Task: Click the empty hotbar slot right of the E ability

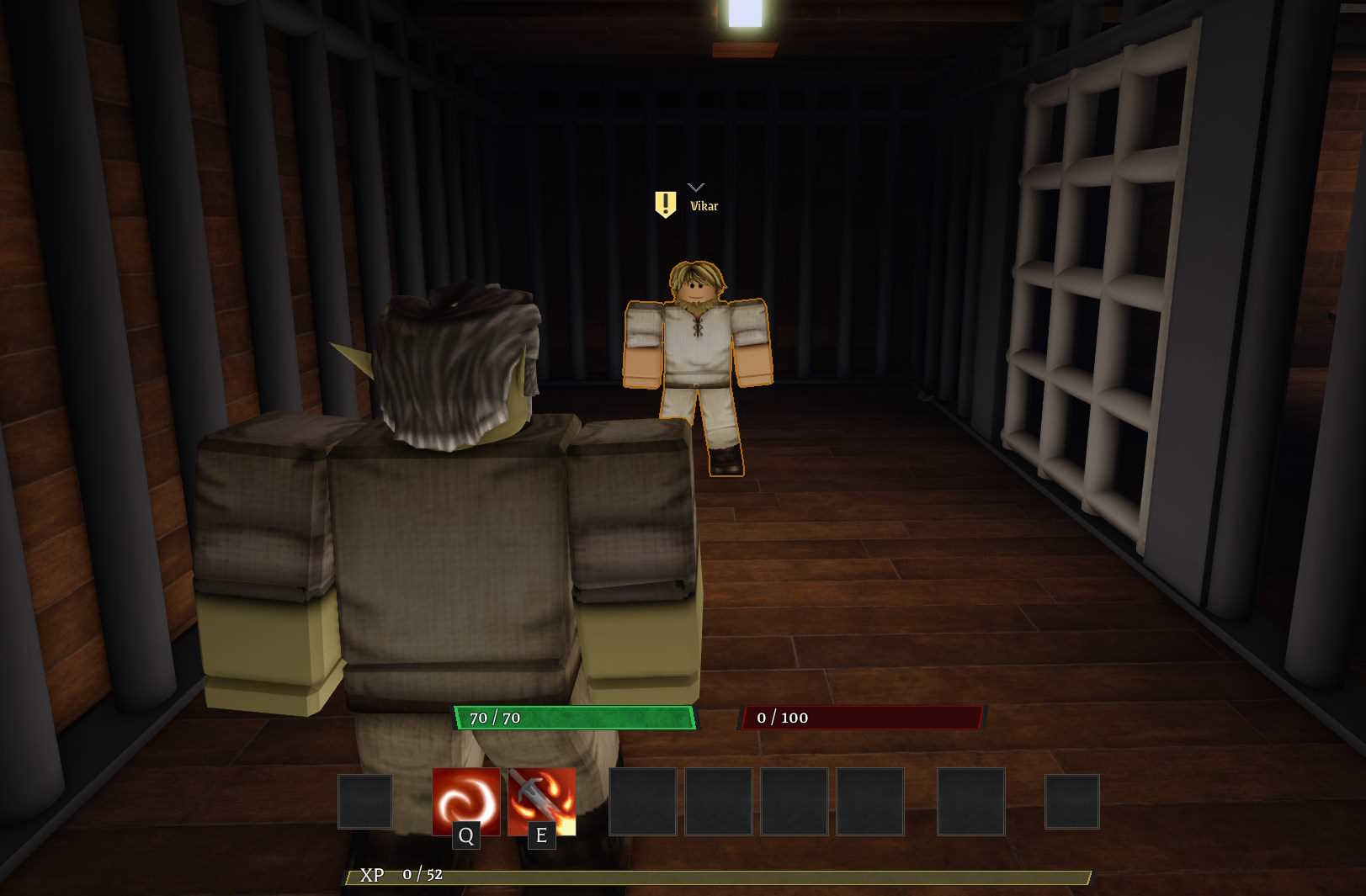Action: coord(643,801)
